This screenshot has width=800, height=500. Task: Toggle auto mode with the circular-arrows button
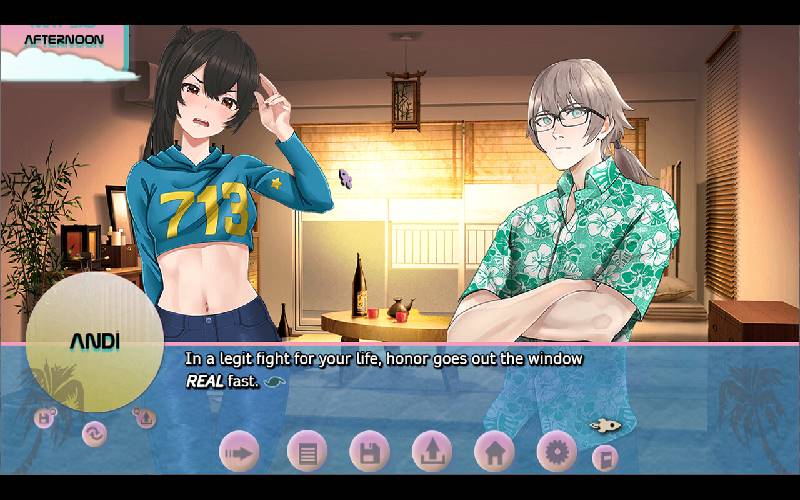click(x=95, y=434)
